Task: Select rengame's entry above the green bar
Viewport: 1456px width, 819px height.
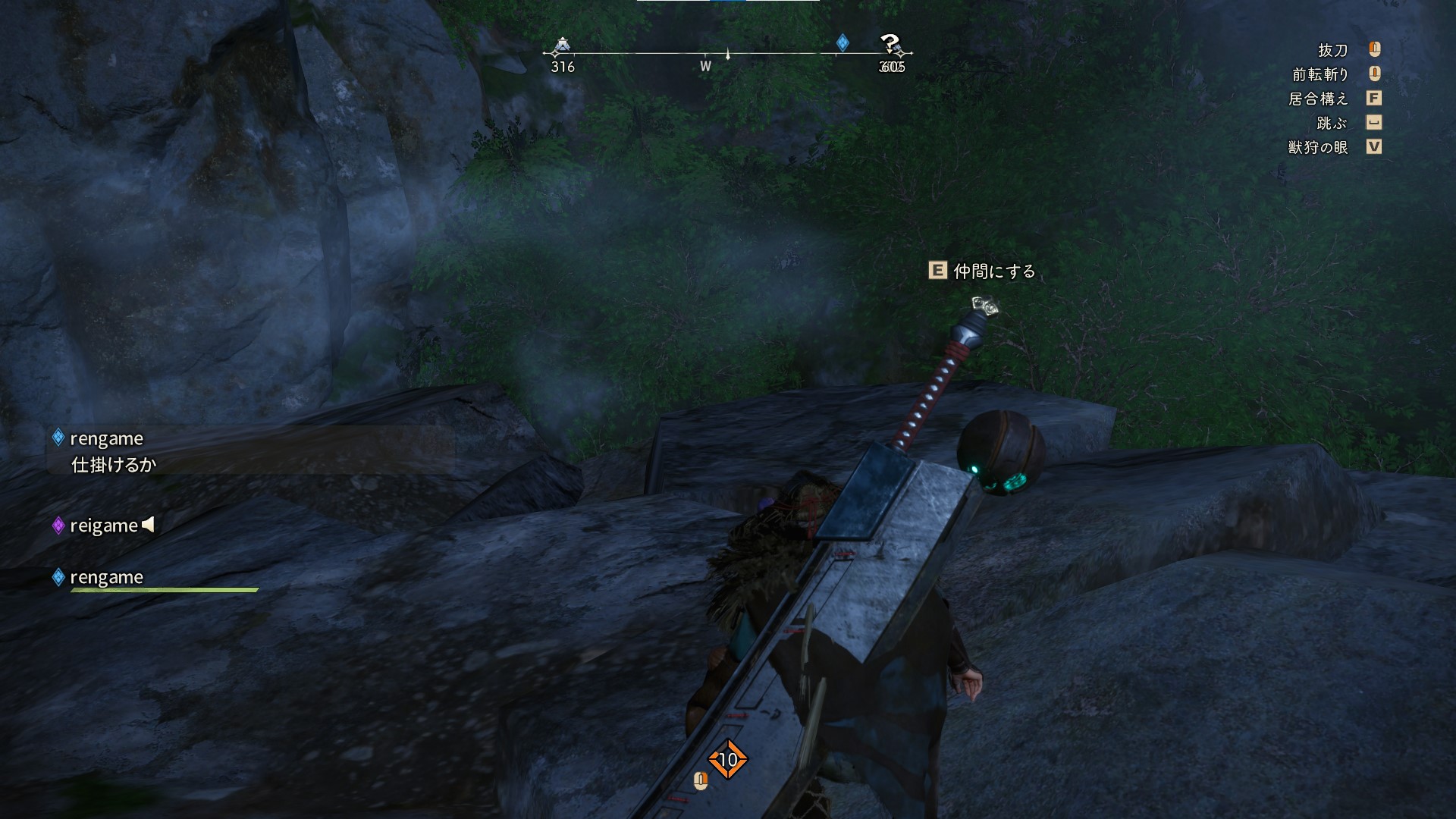Action: tap(106, 577)
